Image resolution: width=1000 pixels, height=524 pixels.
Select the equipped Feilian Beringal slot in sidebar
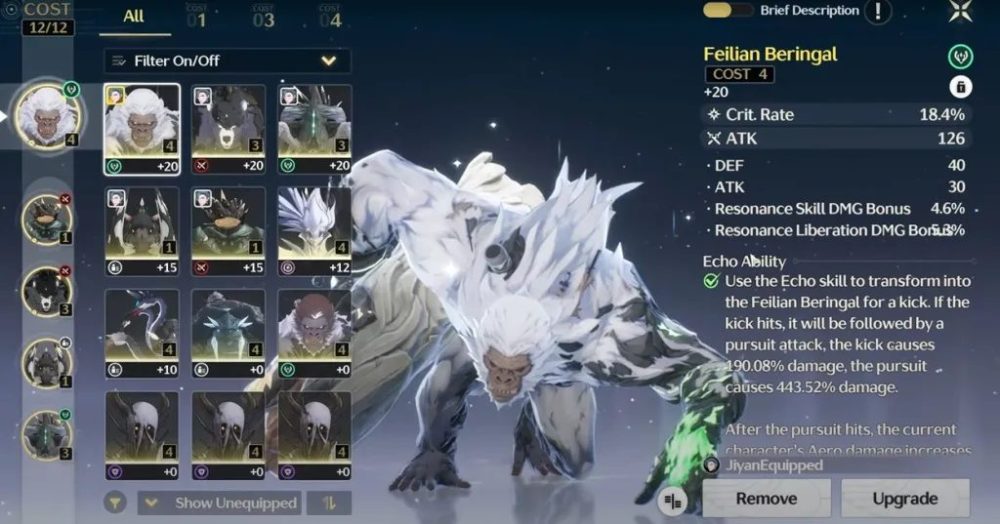[x=48, y=116]
